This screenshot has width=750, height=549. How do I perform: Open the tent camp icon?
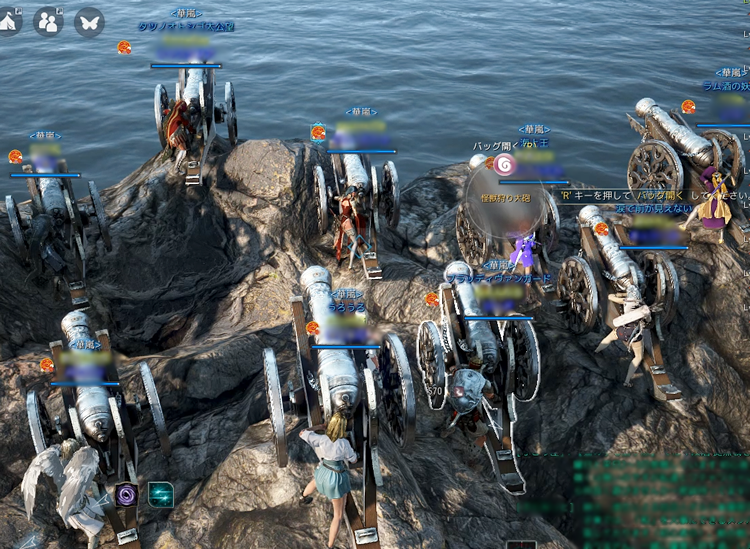(x=9, y=21)
